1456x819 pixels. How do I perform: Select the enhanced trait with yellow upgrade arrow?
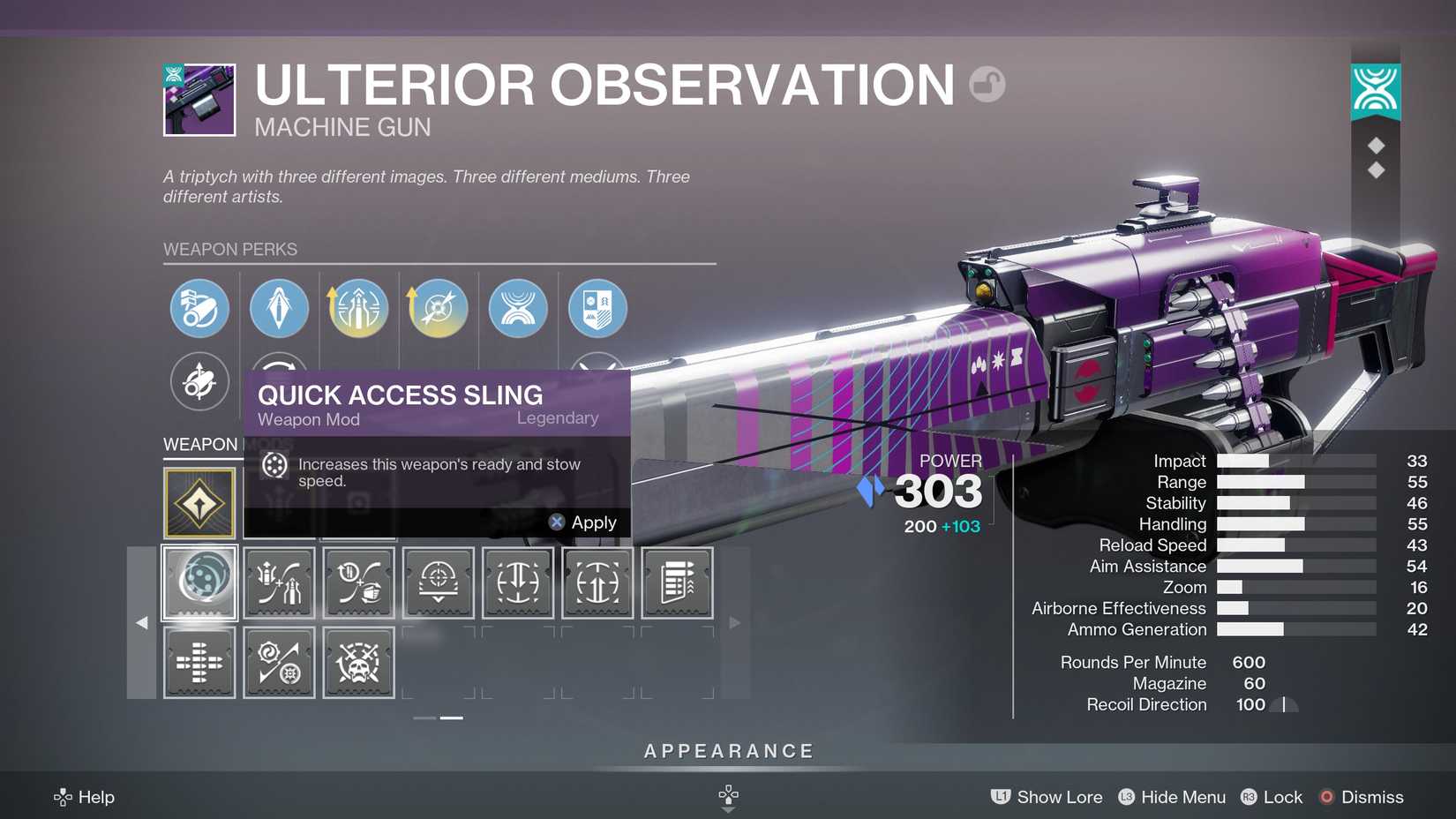(358, 309)
